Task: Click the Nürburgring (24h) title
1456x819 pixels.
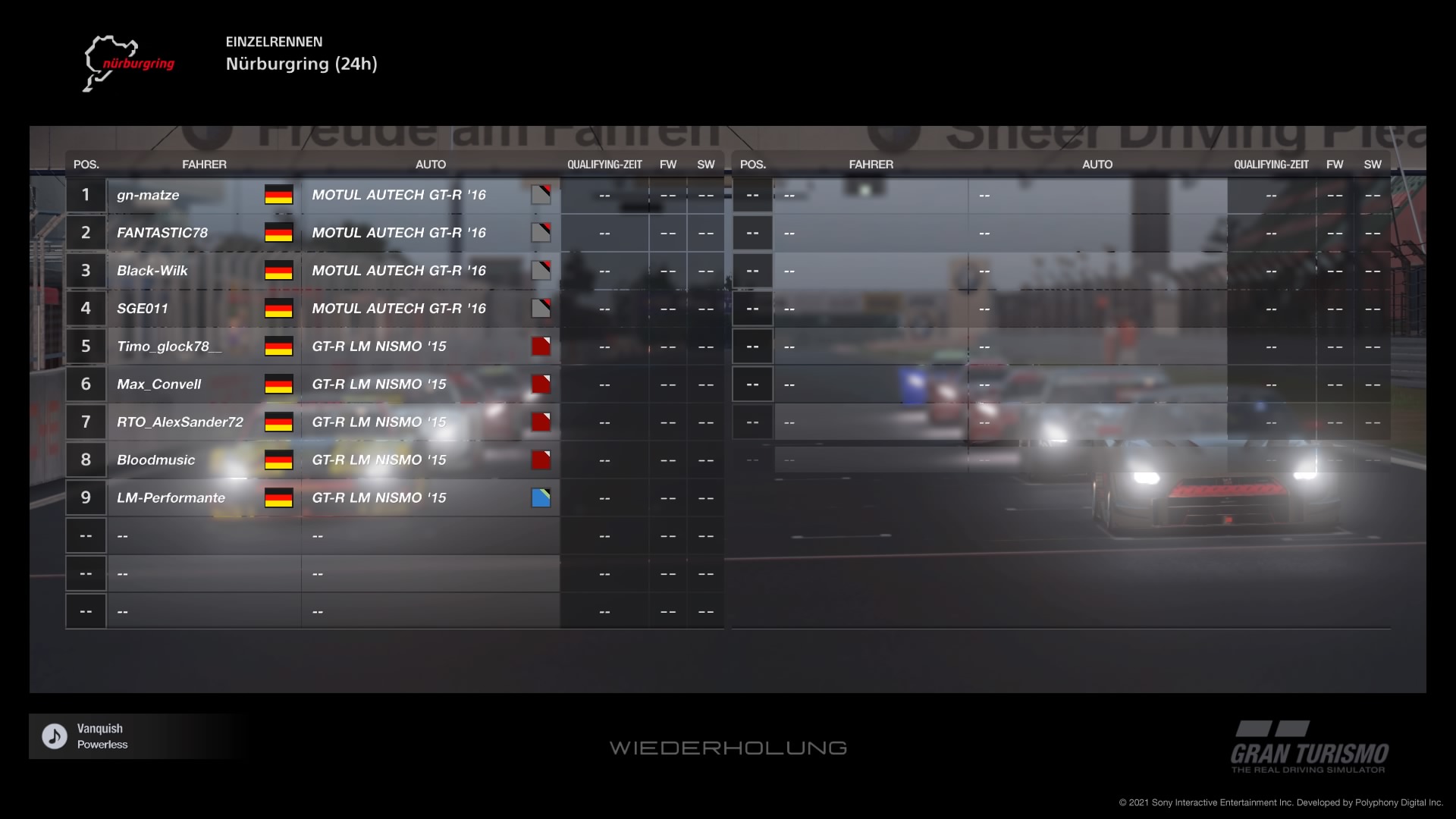Action: [302, 64]
